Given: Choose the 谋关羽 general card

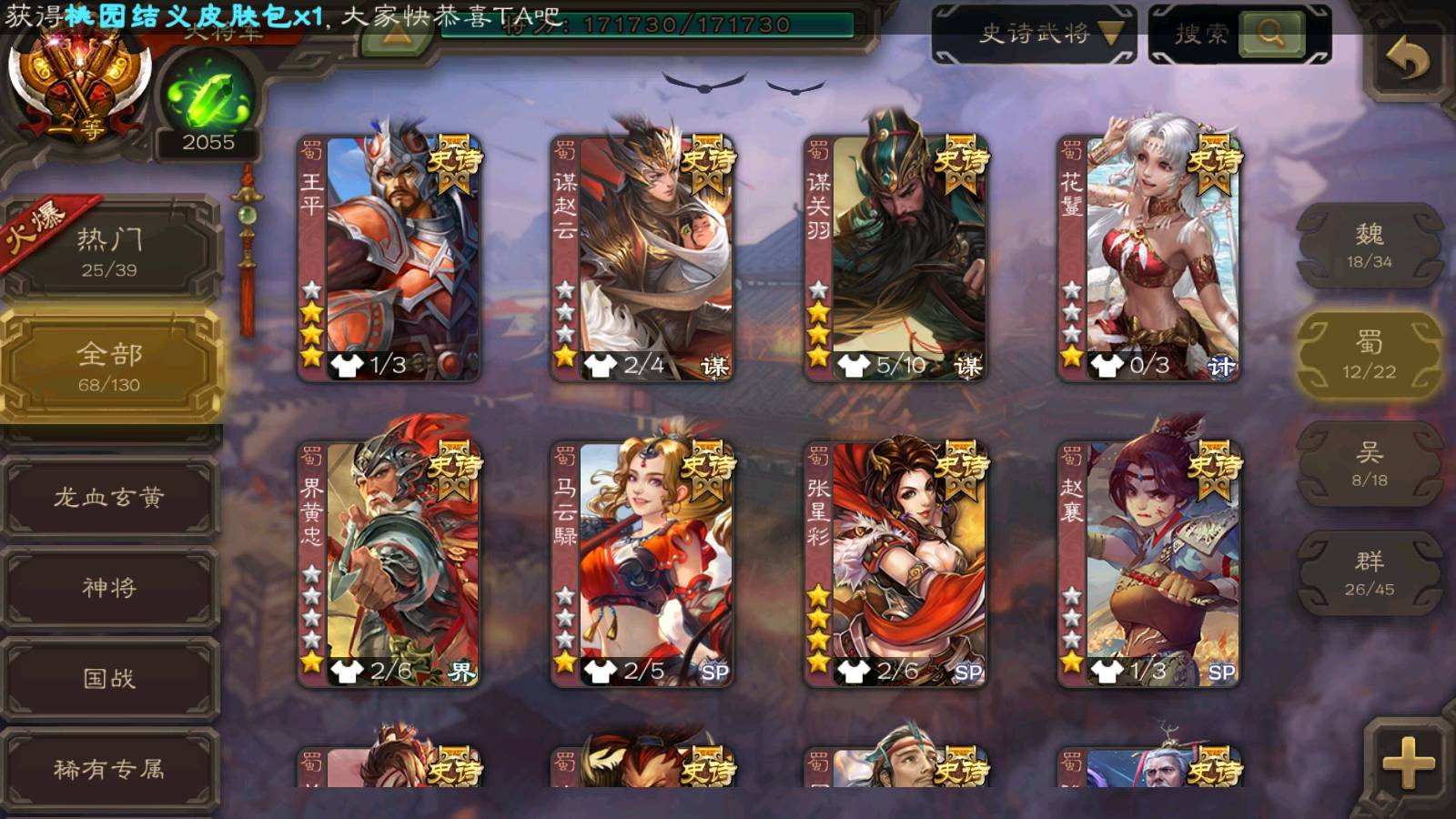Looking at the screenshot, I should tap(895, 259).
